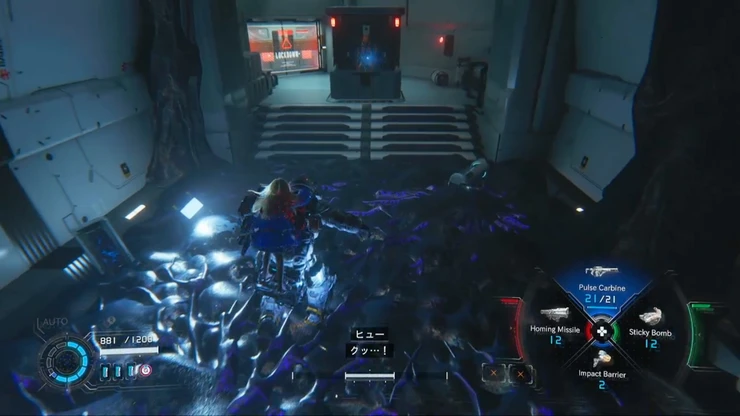Click the red circular emblem icon

146,370
